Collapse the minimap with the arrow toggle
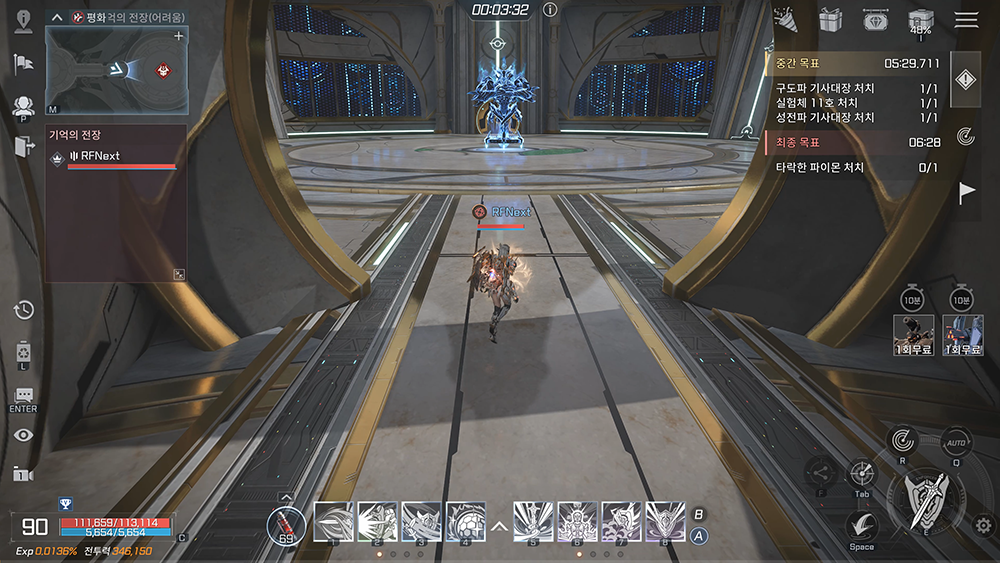 (58, 17)
